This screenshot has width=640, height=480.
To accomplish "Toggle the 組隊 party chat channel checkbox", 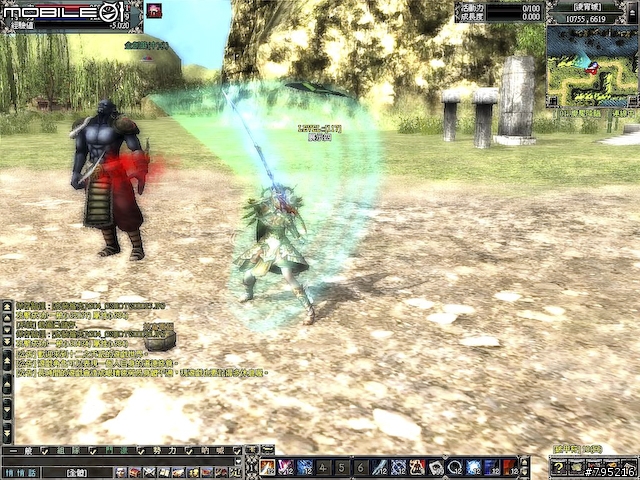I will (94, 451).
